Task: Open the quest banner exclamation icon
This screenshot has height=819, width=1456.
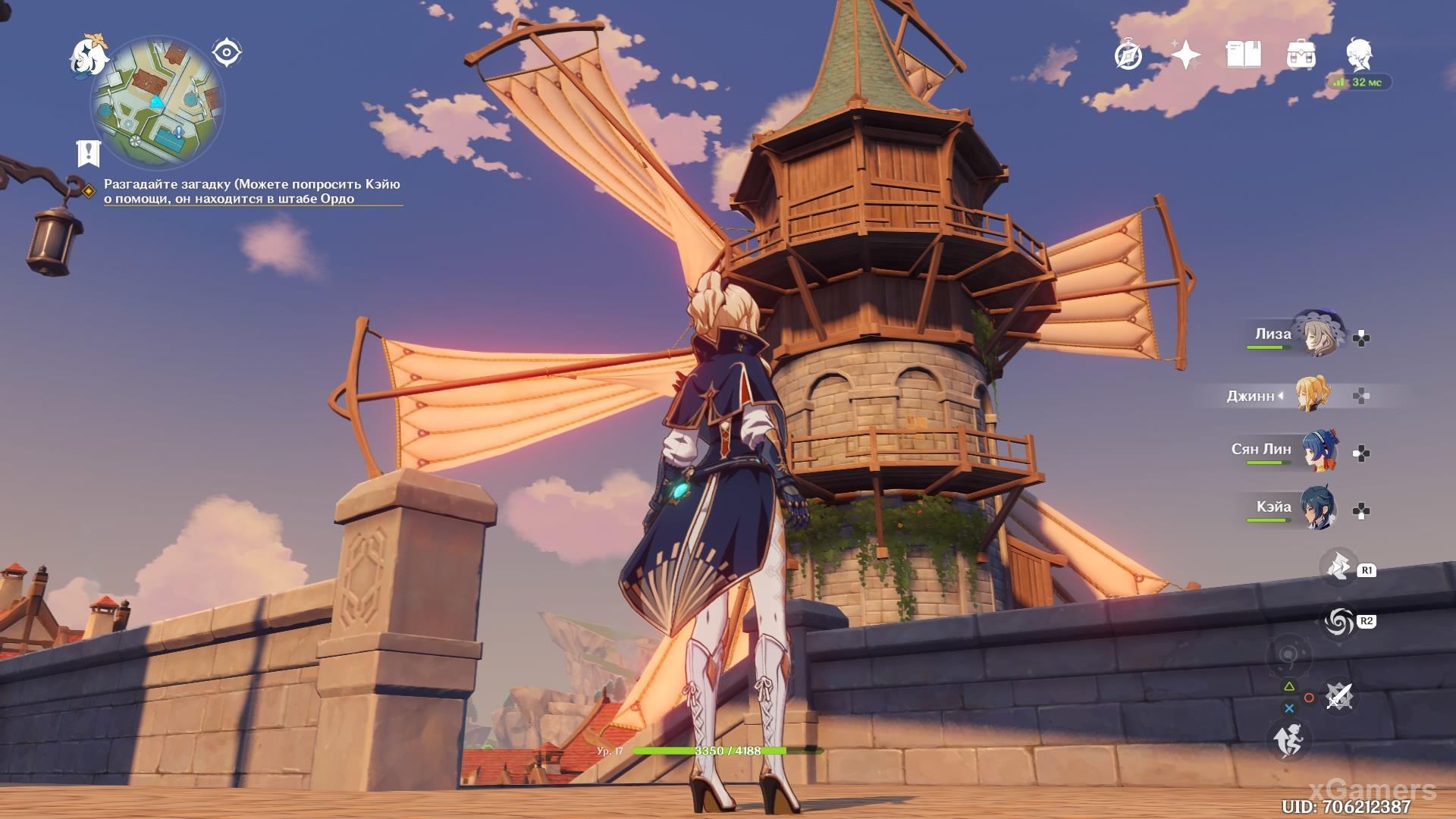Action: 89,153
